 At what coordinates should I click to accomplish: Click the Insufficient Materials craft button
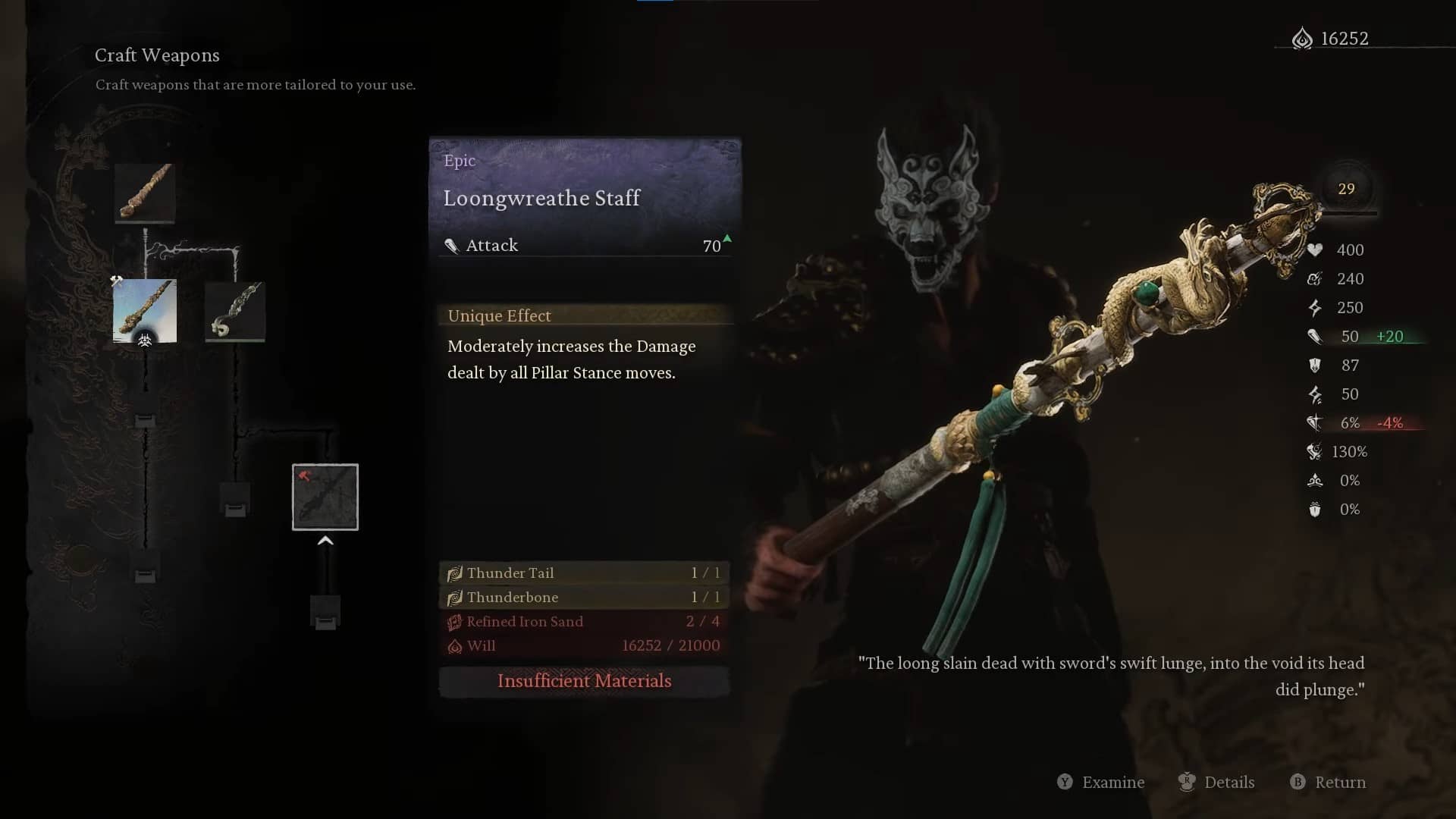click(x=584, y=681)
